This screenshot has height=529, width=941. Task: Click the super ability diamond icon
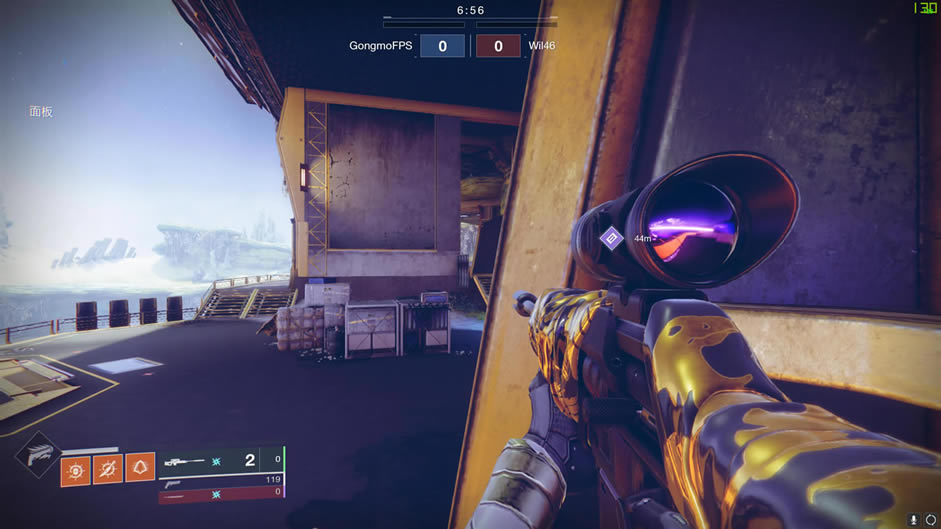[38, 455]
